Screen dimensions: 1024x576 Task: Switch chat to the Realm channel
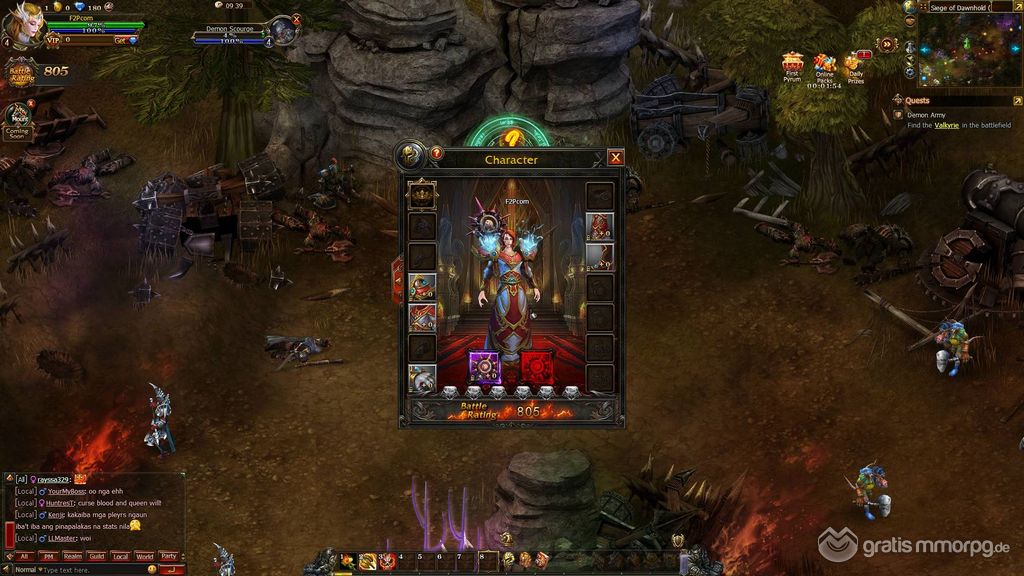pyautogui.click(x=72, y=556)
